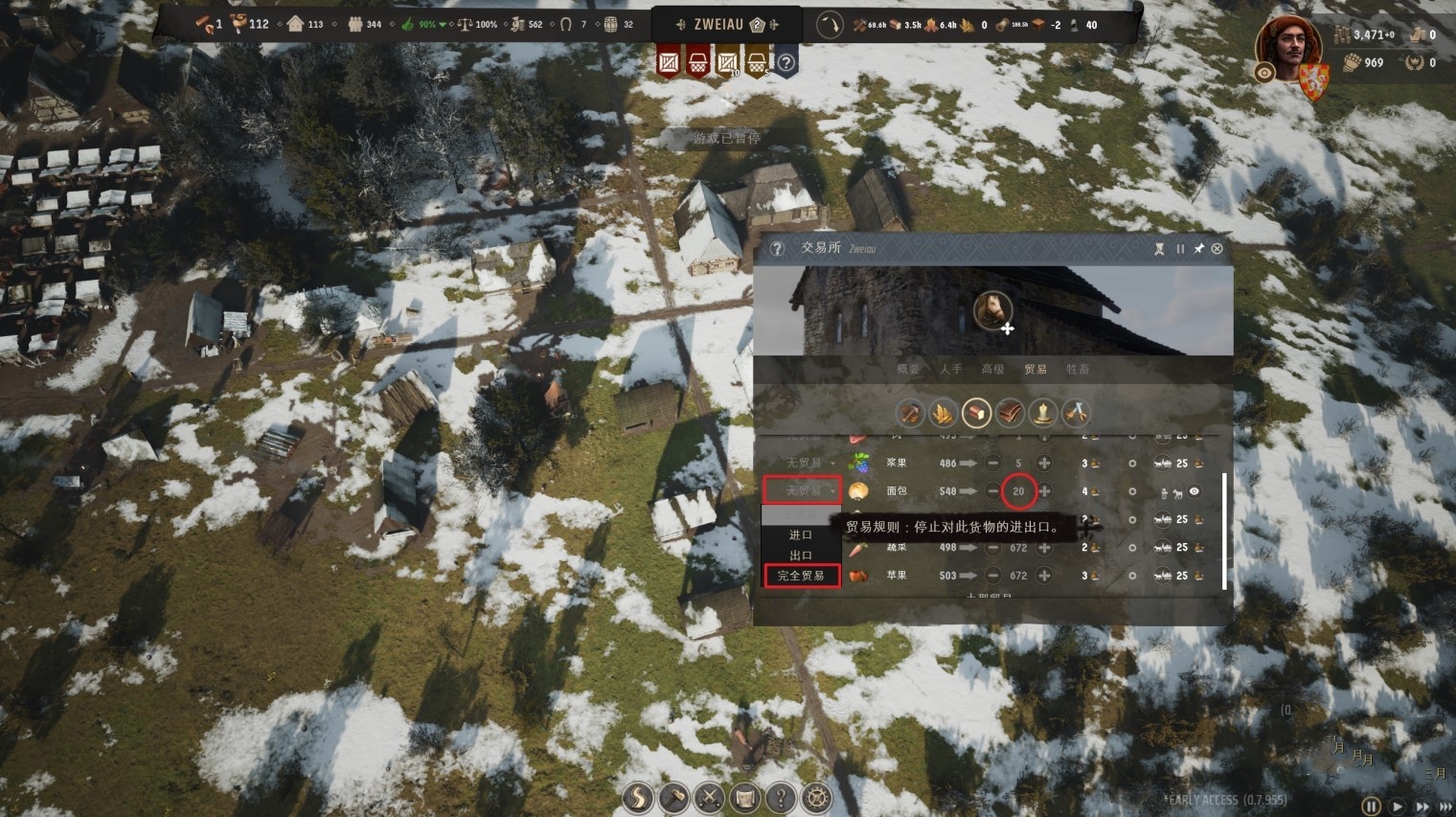Open the crossed swords army menu

click(x=709, y=798)
